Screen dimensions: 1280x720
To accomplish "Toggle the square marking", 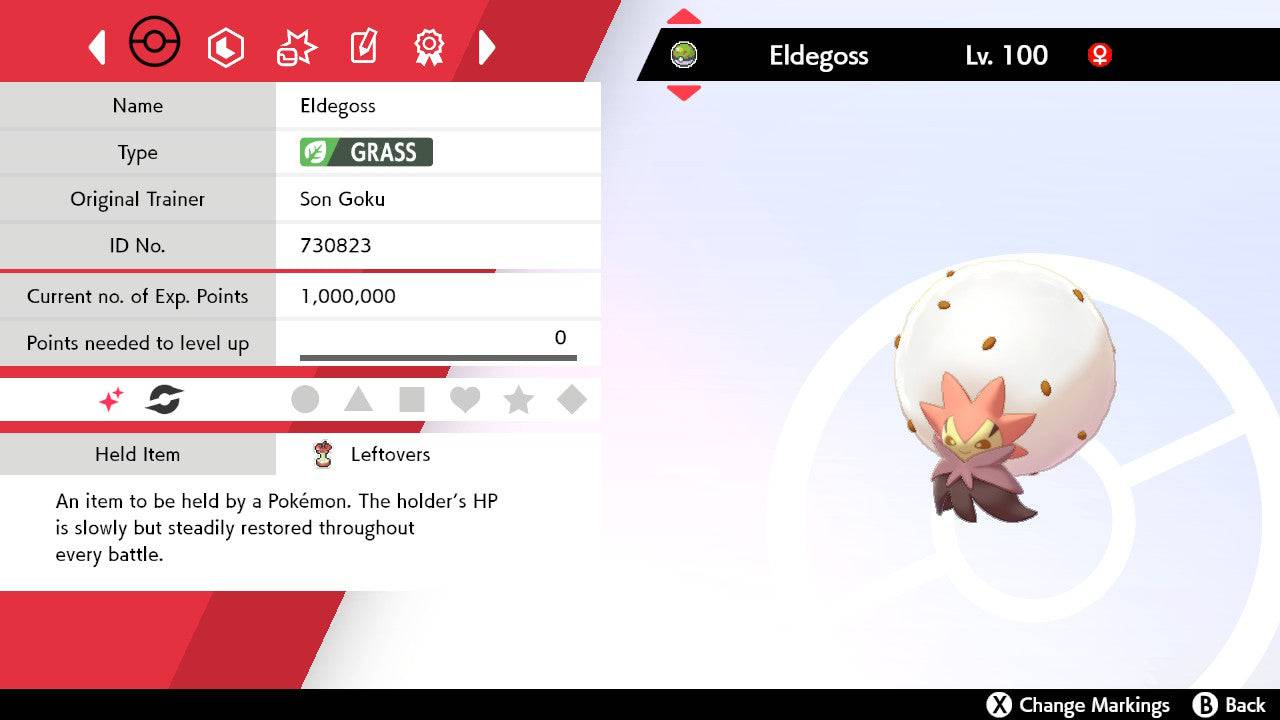I will point(412,400).
